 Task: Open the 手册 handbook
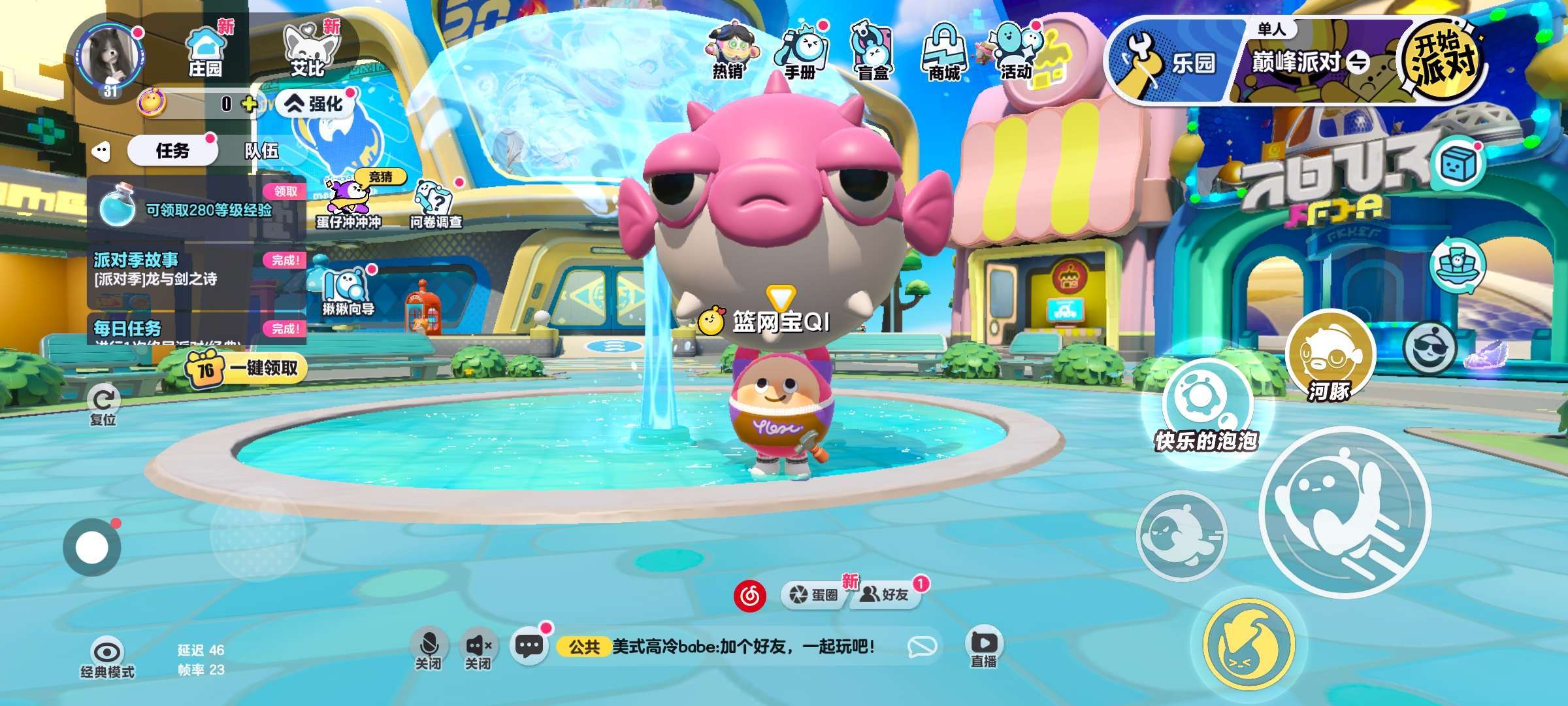801,54
